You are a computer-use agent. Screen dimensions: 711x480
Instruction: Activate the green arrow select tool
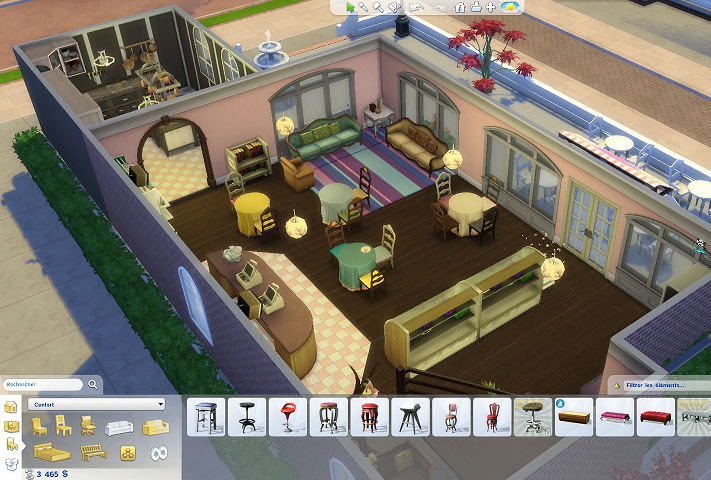350,7
